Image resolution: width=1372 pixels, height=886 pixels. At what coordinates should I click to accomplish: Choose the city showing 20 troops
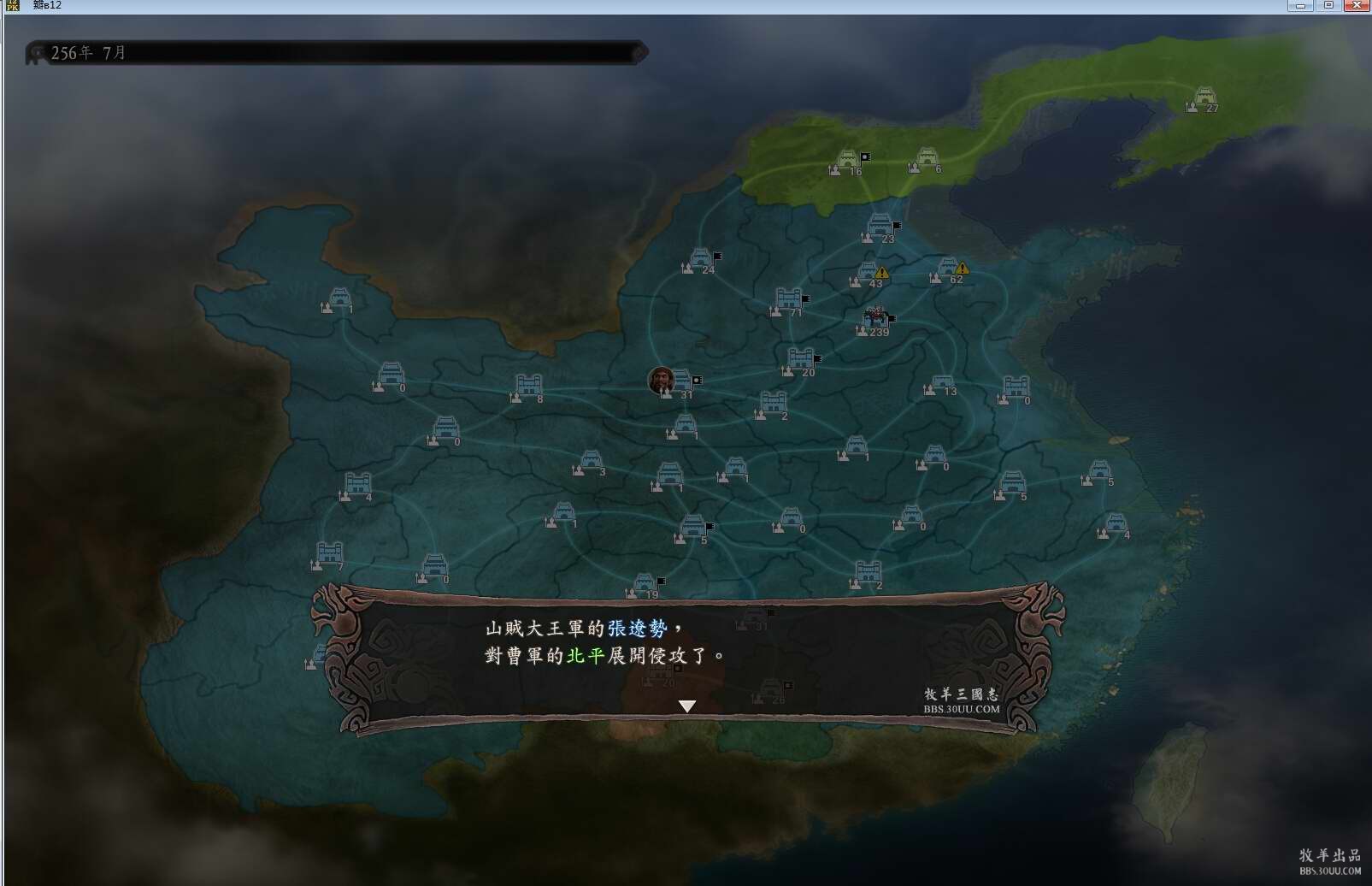(x=800, y=359)
